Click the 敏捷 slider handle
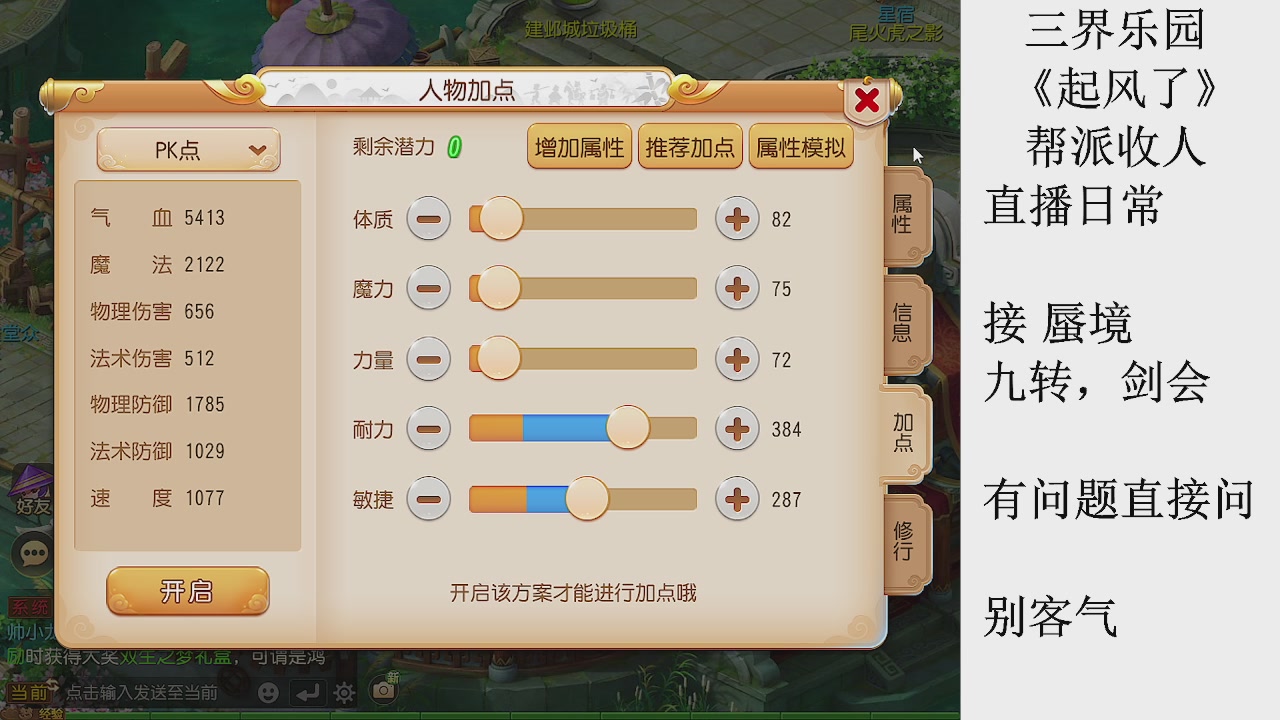Screen dimensions: 1280x720 tap(589, 499)
